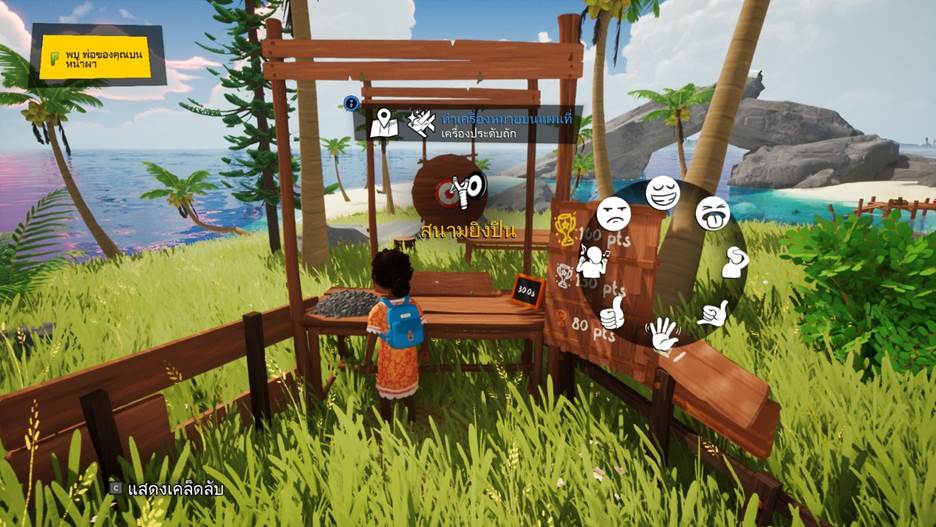Click the crafting tools icon in the banner
This screenshot has height=527, width=936.
pos(421,123)
